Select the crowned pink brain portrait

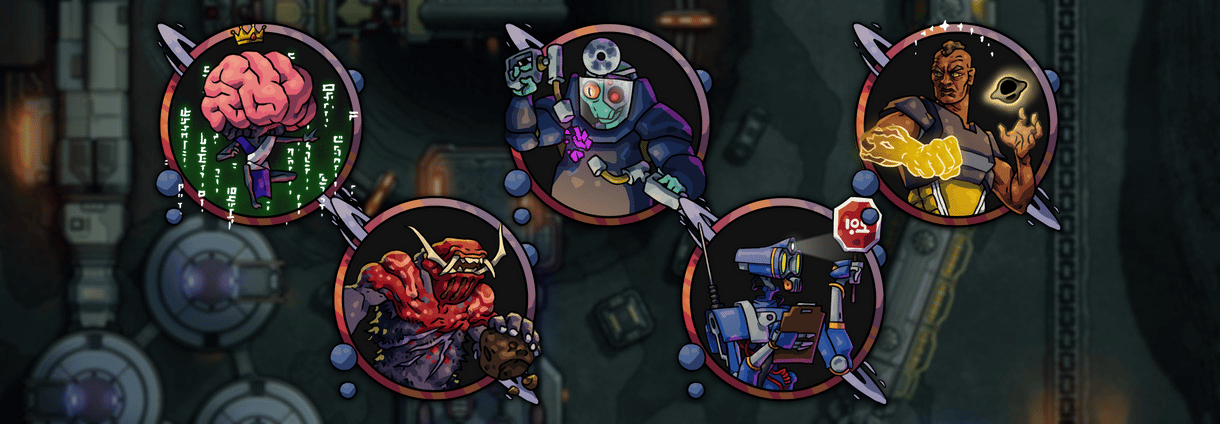(x=260, y=125)
